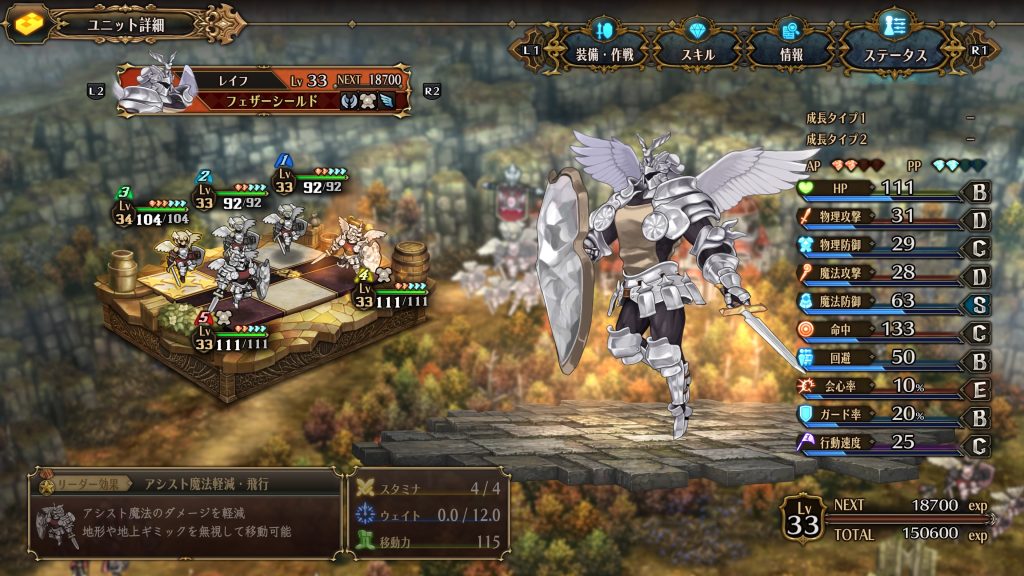
Task: Click the ユニット詳細 title icon
Action: tap(27, 23)
